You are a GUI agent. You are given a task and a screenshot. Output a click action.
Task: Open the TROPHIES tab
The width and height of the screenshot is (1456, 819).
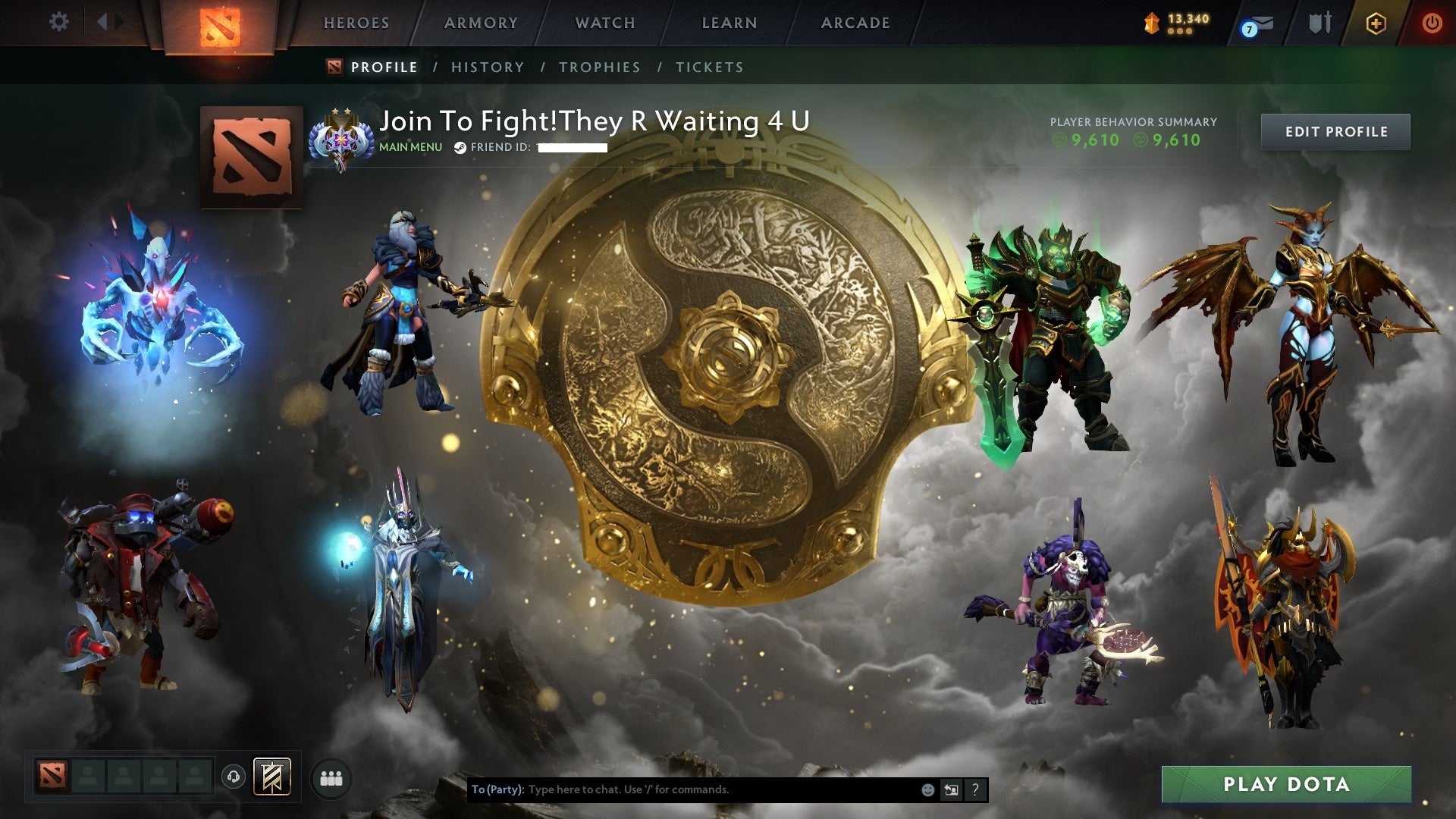pyautogui.click(x=600, y=67)
